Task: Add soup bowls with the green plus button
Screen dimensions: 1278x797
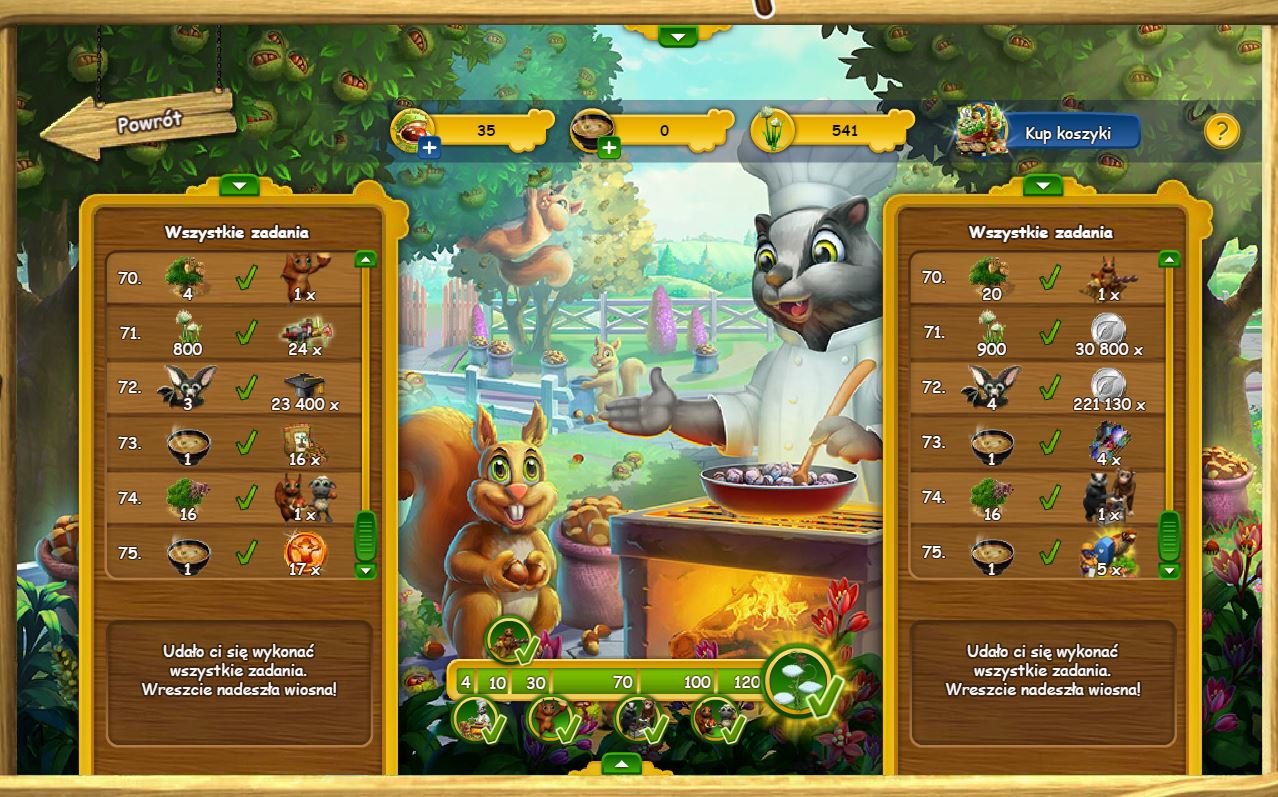Action: pyautogui.click(x=608, y=148)
